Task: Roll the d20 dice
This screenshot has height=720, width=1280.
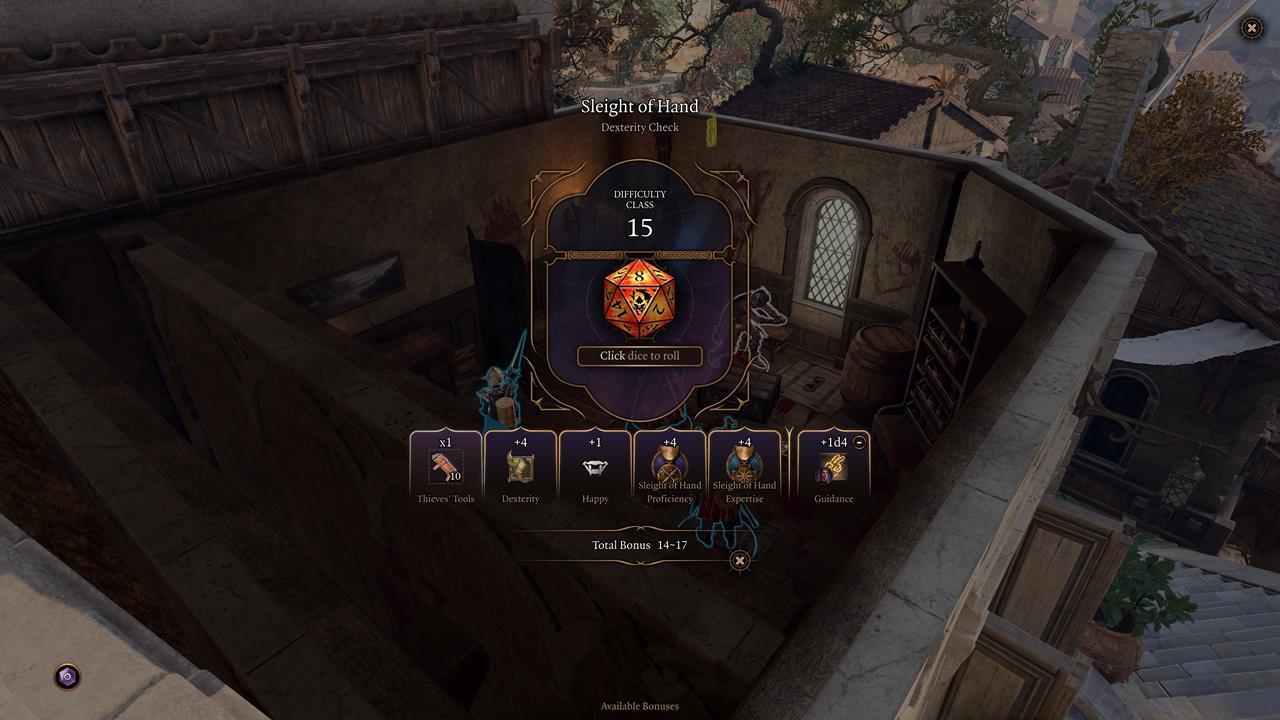Action: click(639, 297)
